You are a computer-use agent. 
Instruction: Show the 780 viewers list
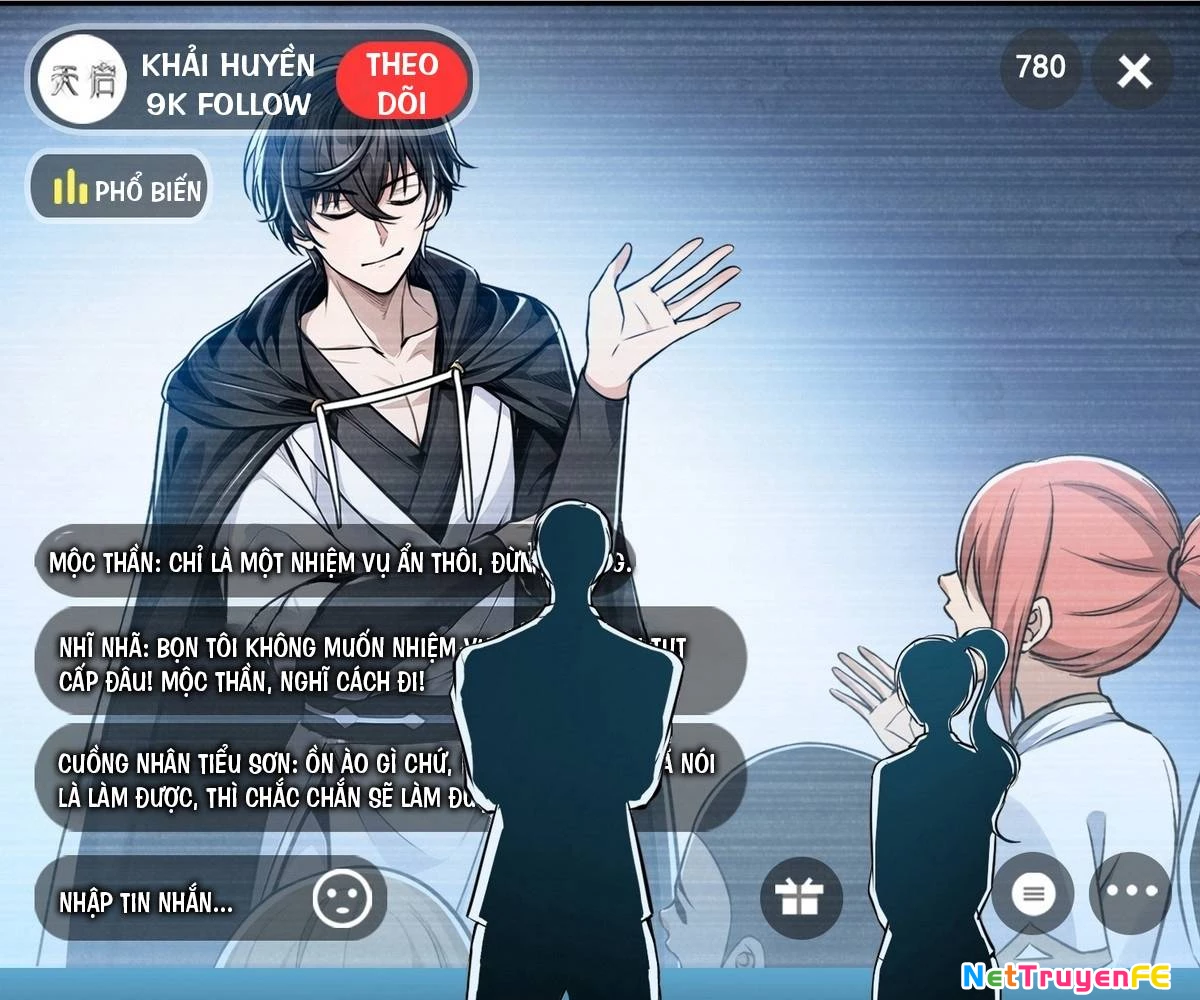(x=1041, y=68)
